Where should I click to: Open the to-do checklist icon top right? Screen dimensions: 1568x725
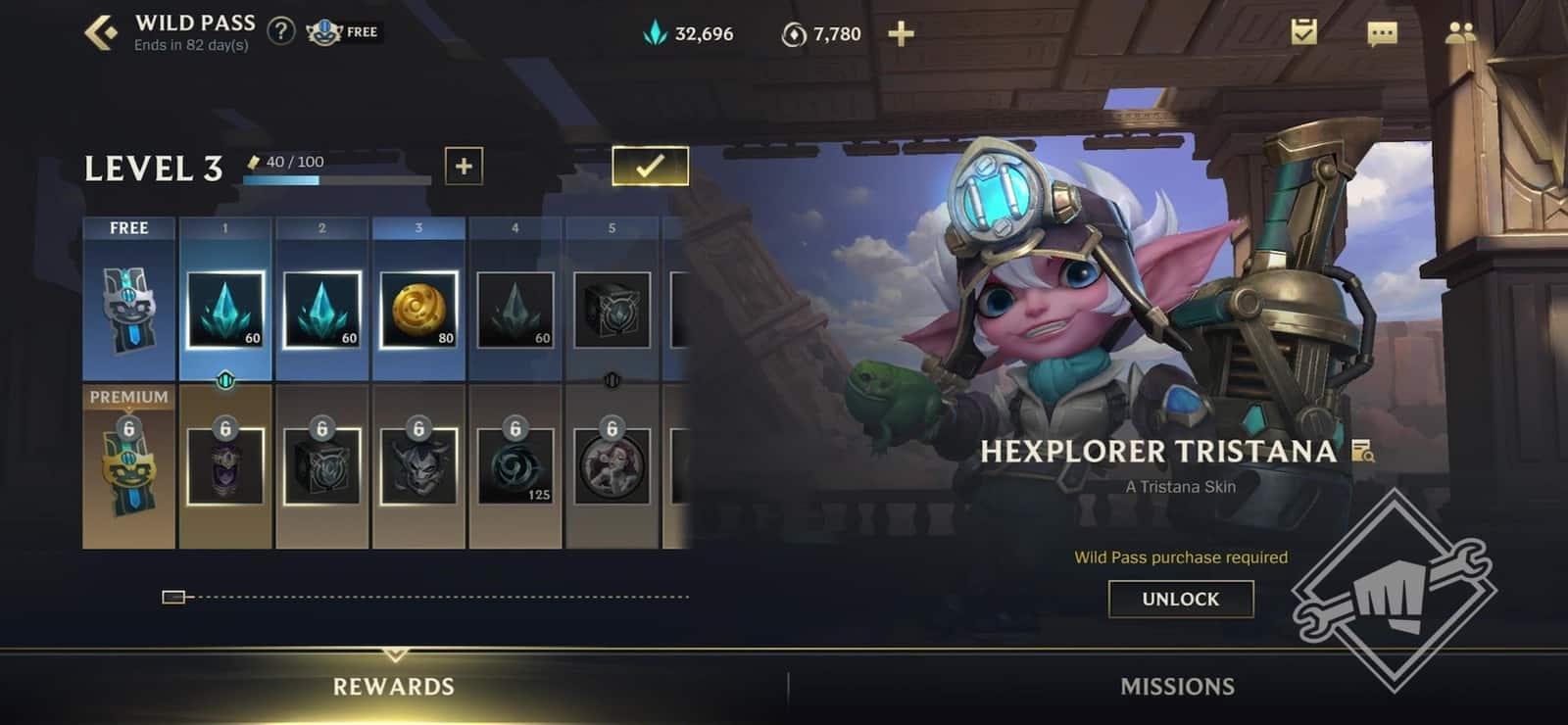1304,33
